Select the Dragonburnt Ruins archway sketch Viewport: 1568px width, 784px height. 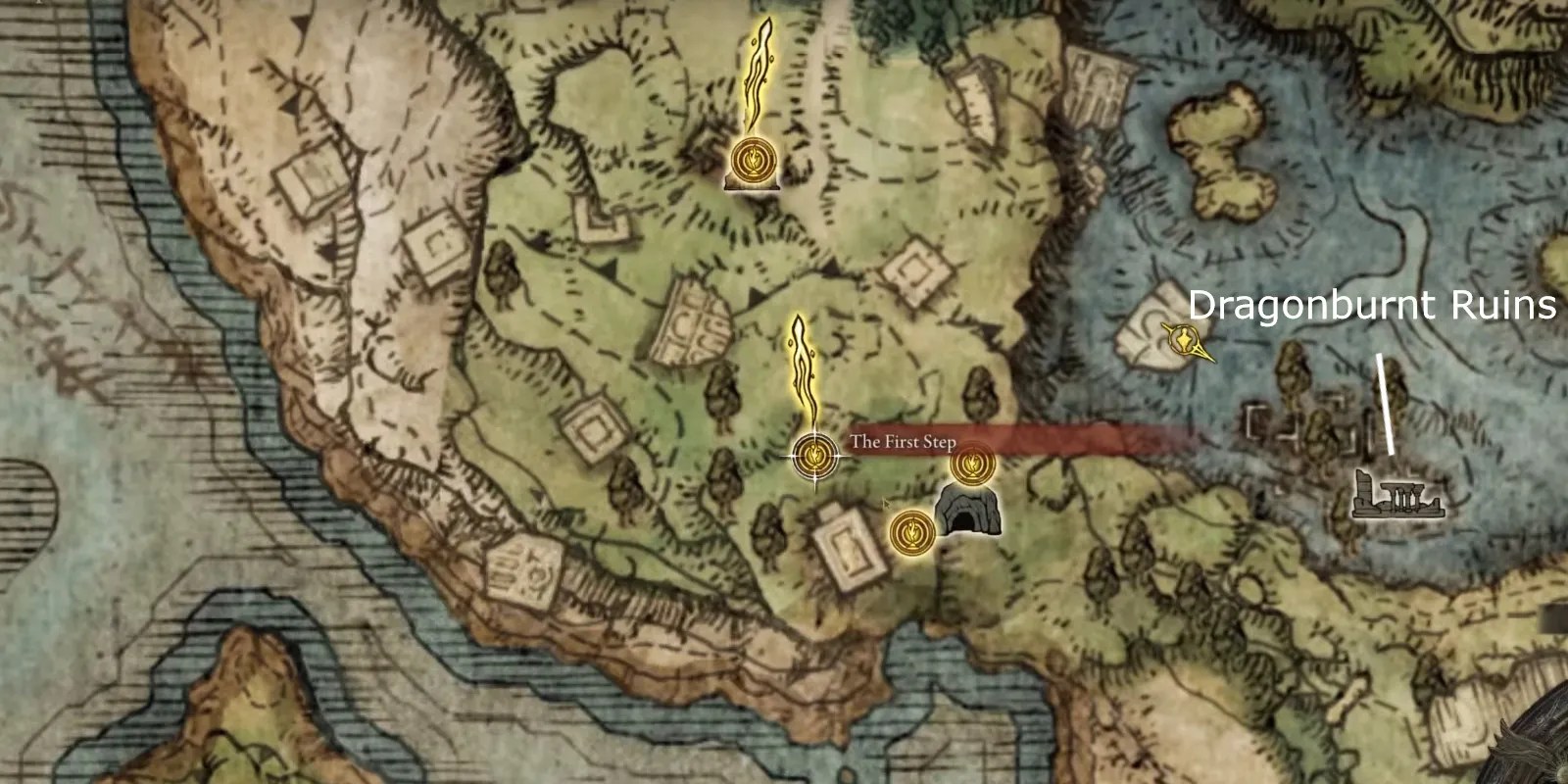coord(1396,495)
